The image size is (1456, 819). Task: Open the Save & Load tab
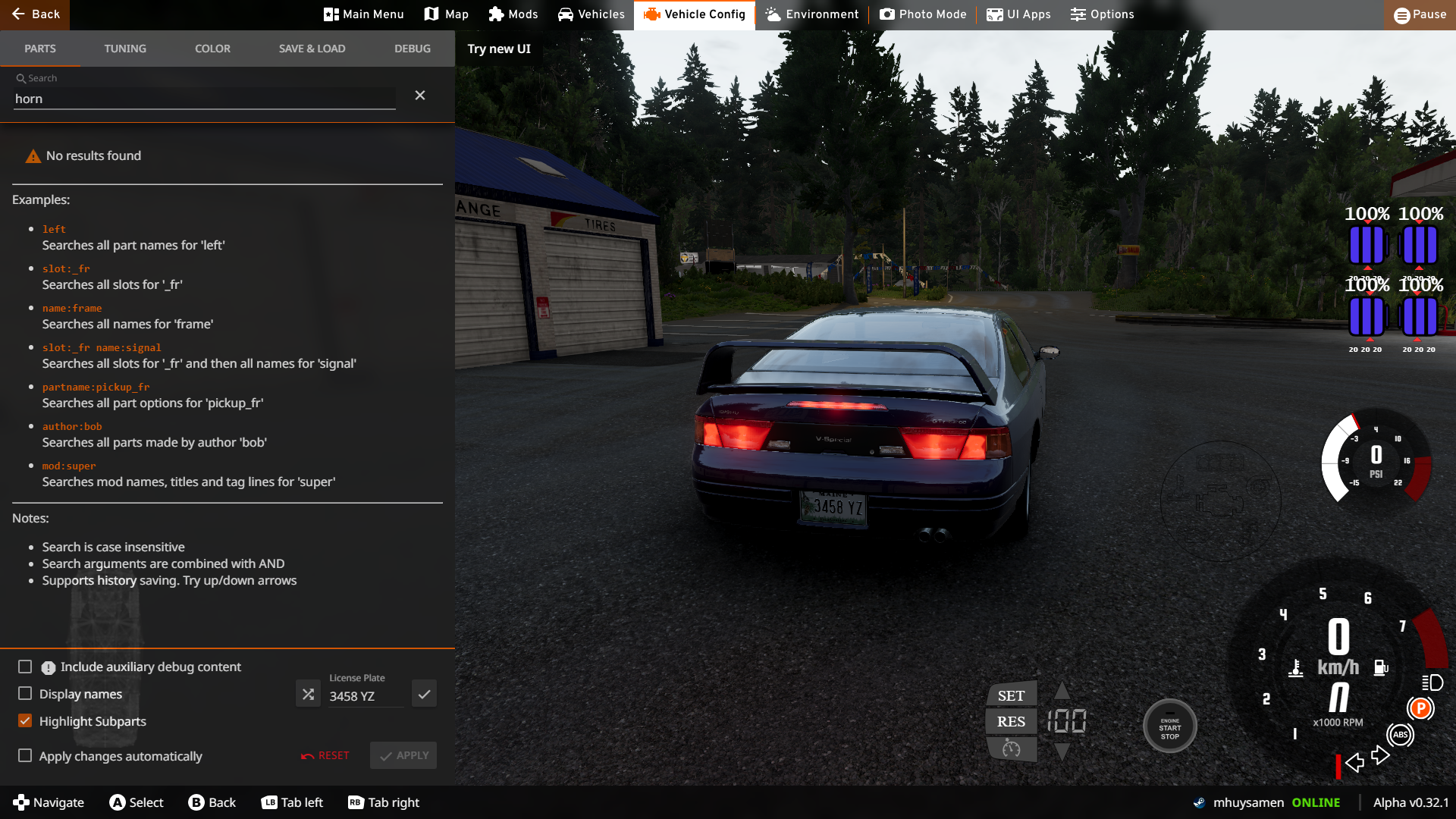point(312,49)
